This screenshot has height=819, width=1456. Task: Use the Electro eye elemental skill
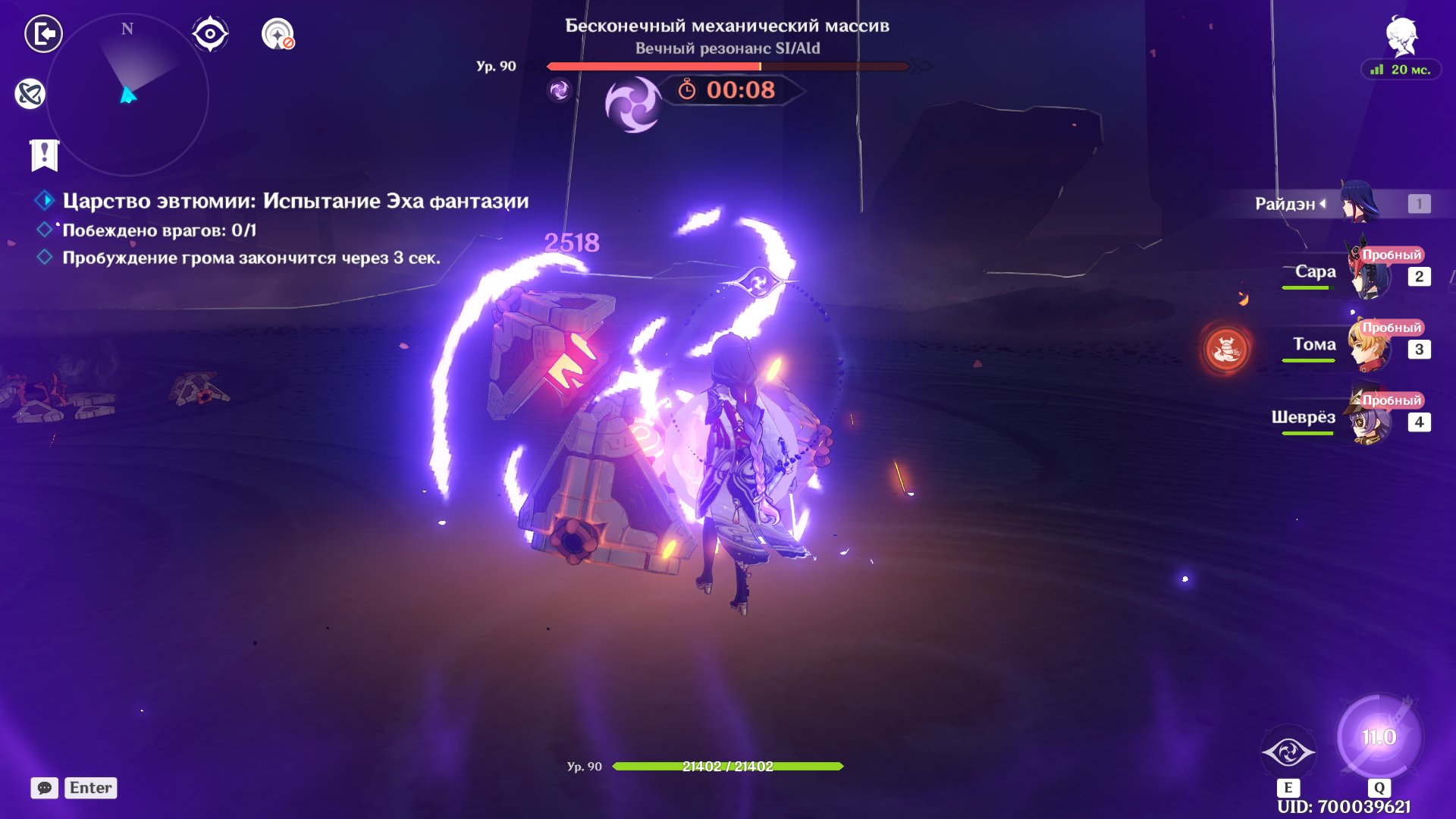(1288, 752)
